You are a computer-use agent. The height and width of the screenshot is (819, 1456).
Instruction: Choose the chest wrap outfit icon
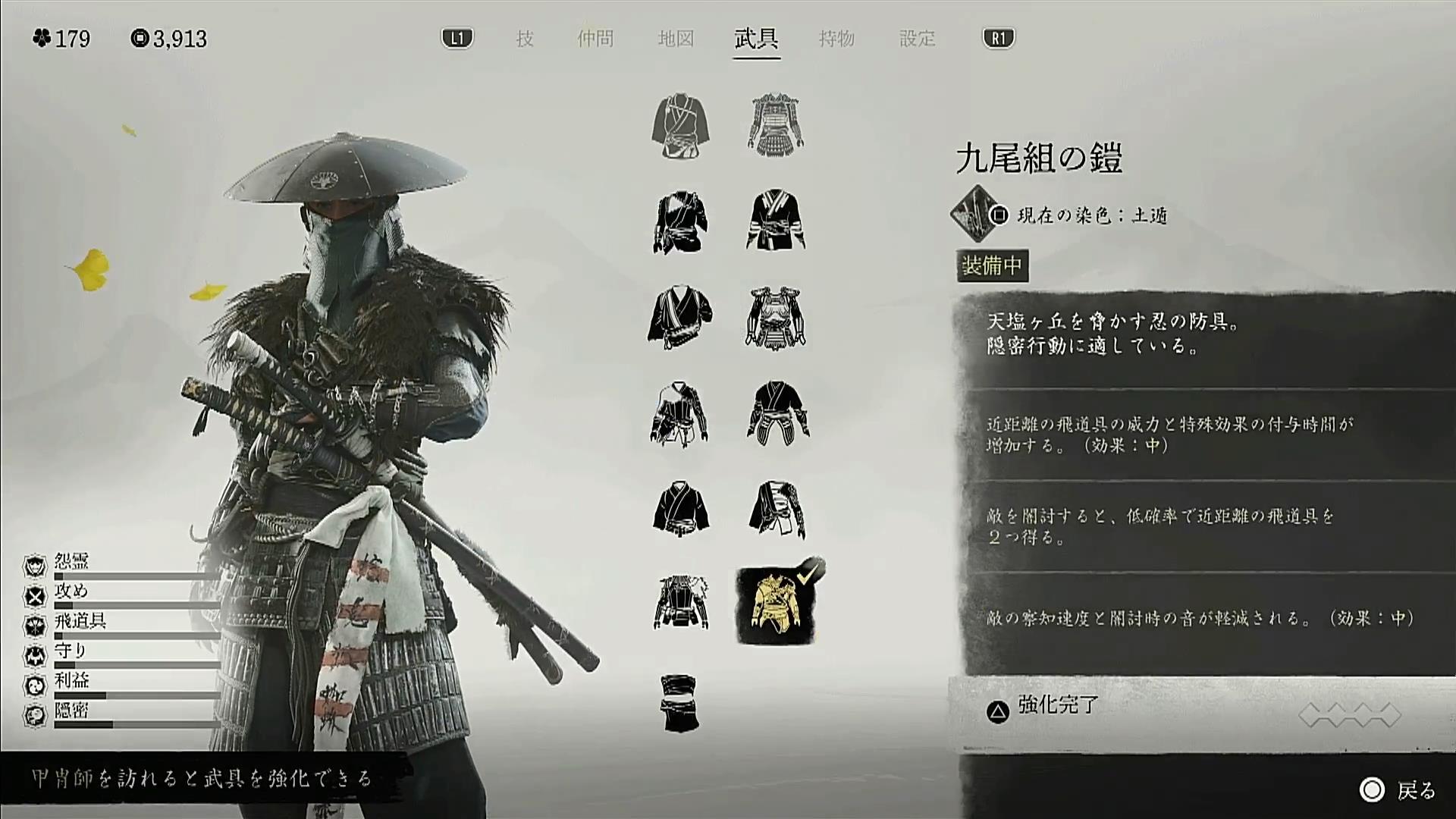[x=679, y=702]
